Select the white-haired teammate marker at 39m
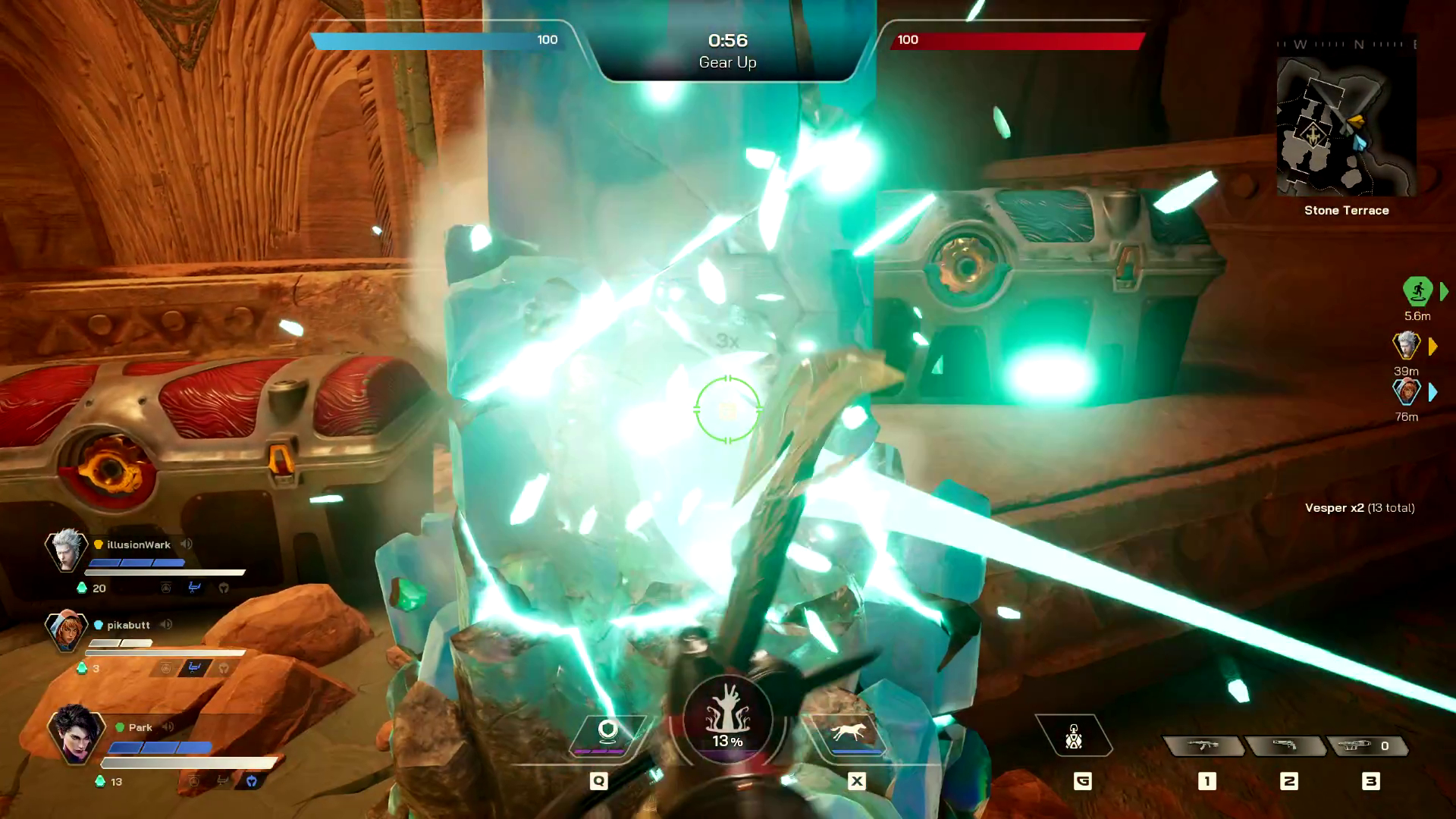1456x819 pixels. tap(1407, 346)
